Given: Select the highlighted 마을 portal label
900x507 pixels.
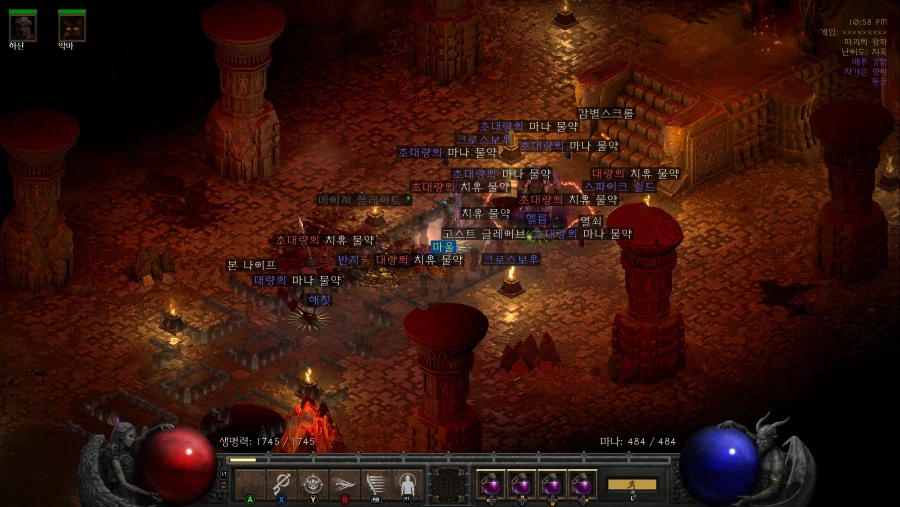Looking at the screenshot, I should tap(443, 247).
